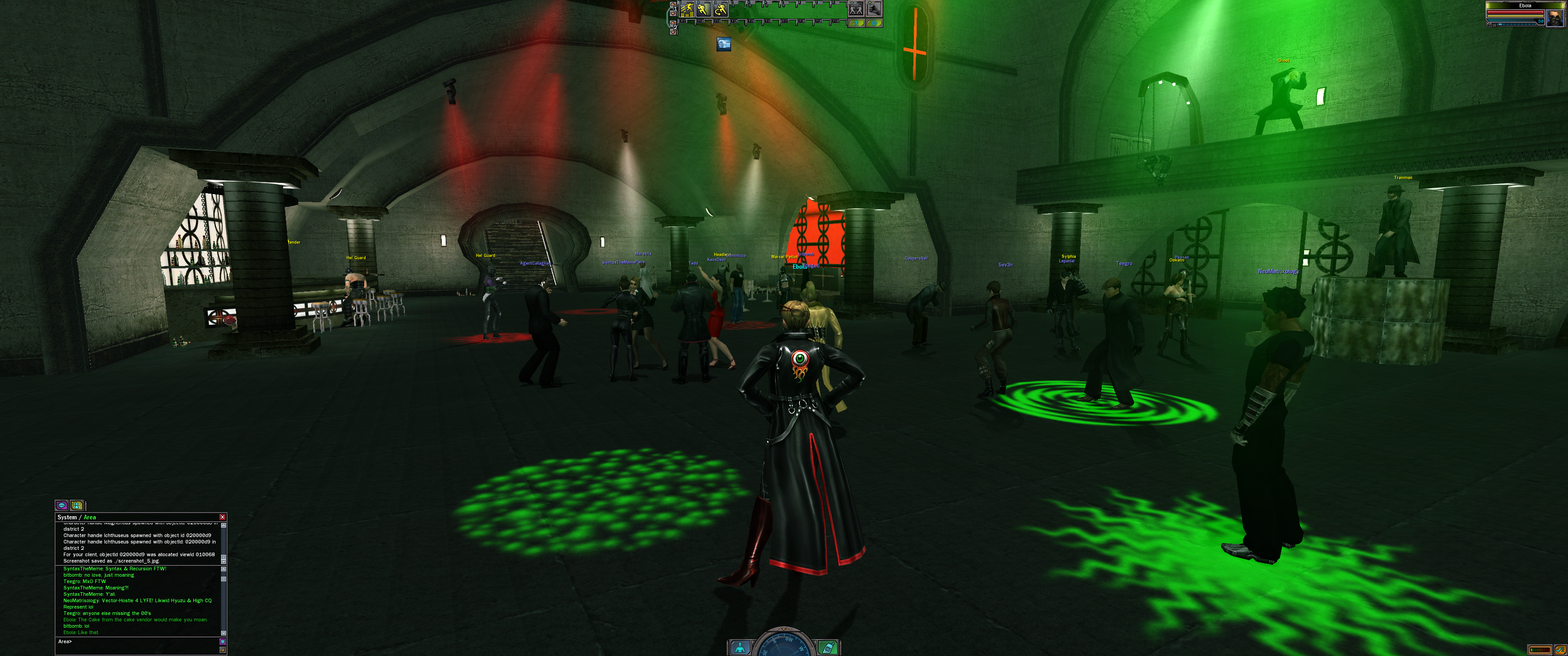The image size is (1568, 656).
Task: Use the sprint ability in slot 2
Action: click(704, 9)
